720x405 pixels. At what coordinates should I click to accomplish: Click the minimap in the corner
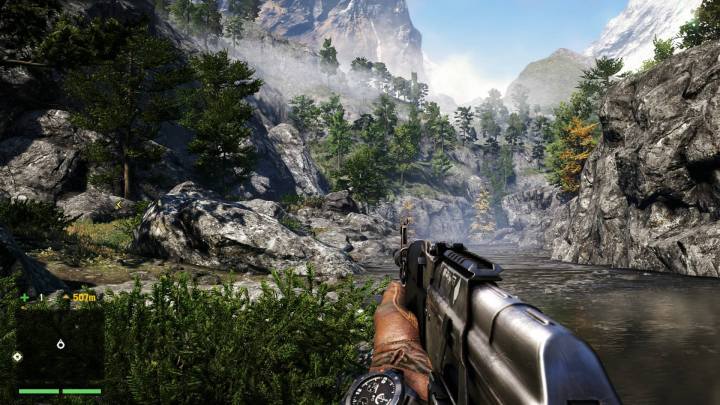point(60,344)
